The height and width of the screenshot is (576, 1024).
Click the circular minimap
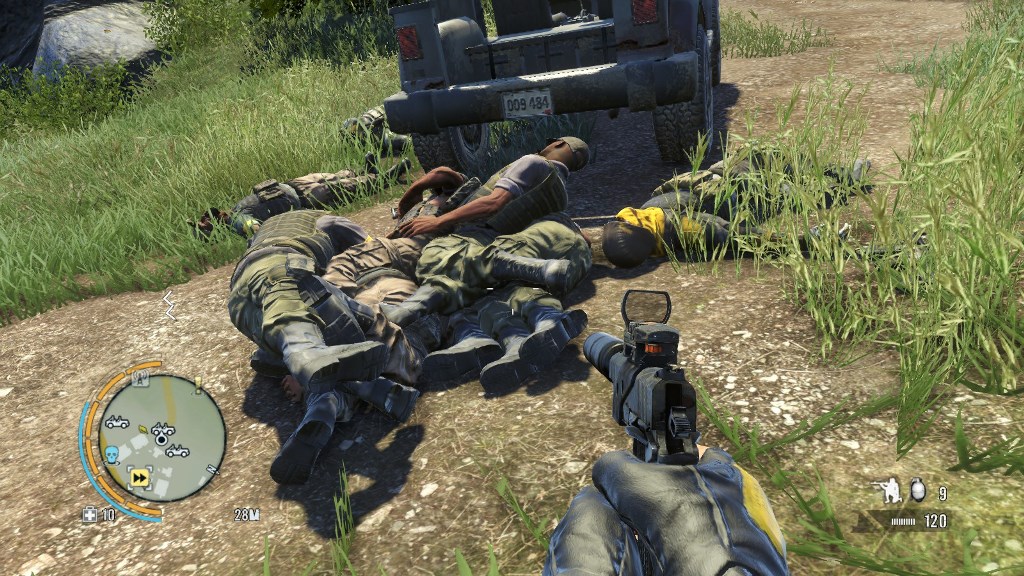click(161, 438)
